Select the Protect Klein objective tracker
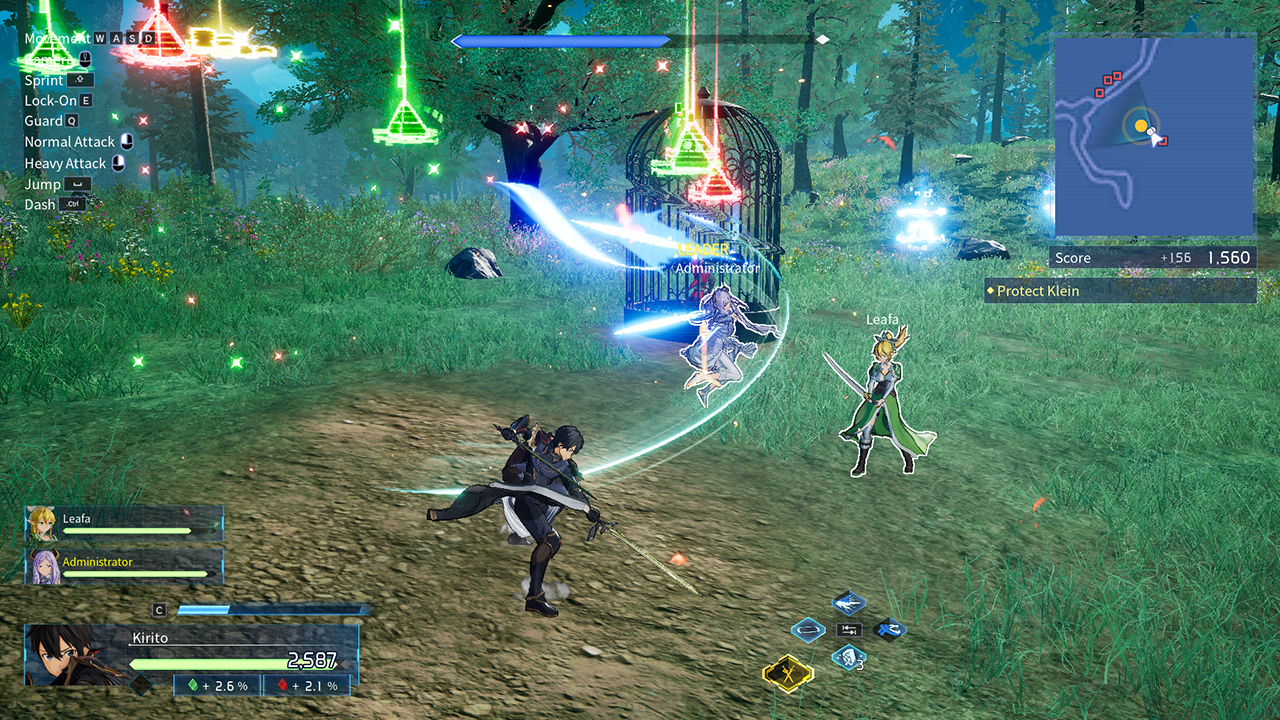The height and width of the screenshot is (720, 1280). (1120, 291)
